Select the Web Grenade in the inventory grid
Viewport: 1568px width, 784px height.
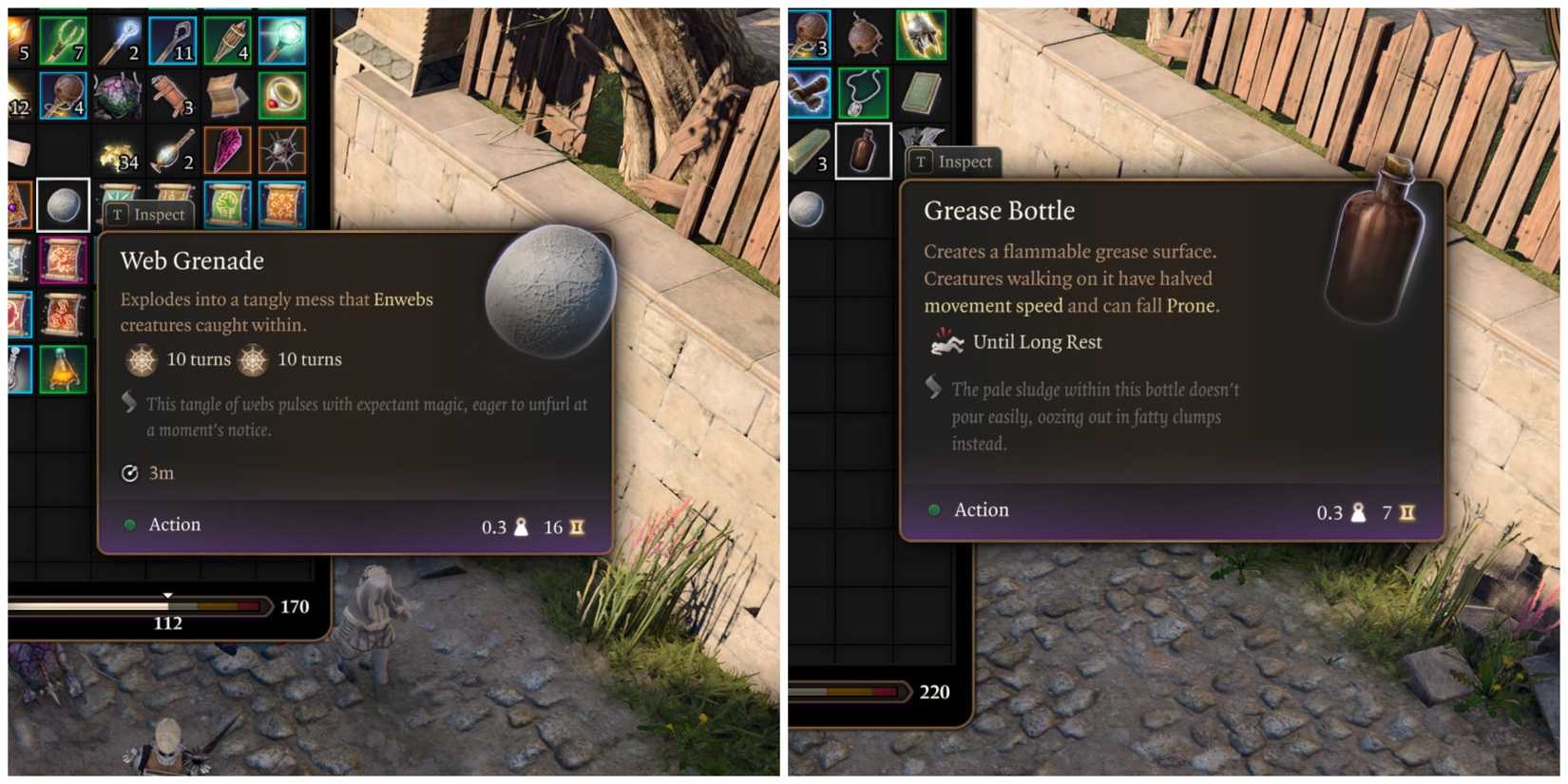tap(65, 205)
